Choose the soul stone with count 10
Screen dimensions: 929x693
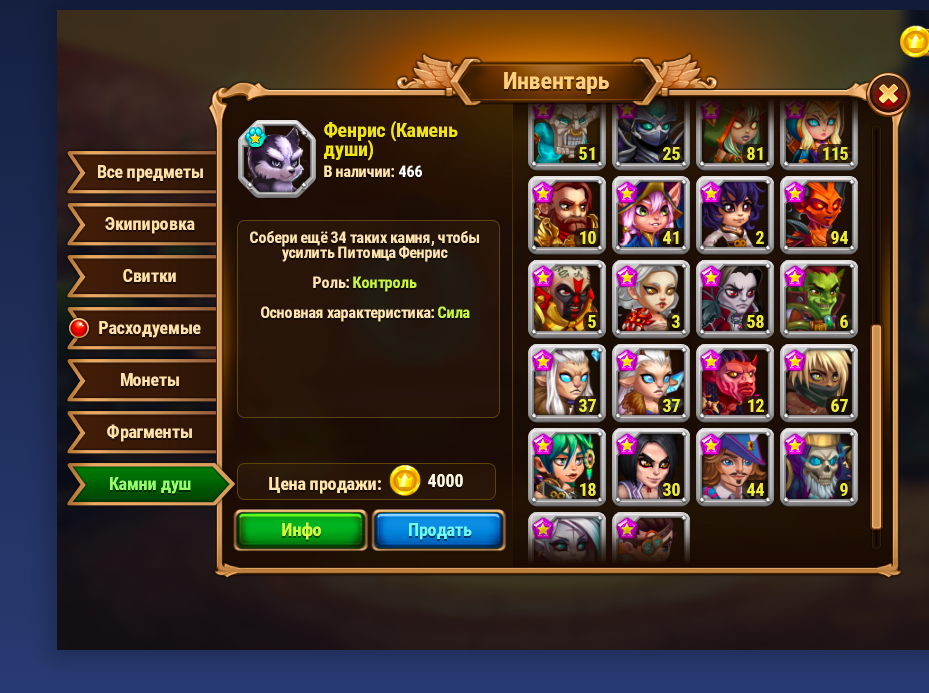[567, 214]
